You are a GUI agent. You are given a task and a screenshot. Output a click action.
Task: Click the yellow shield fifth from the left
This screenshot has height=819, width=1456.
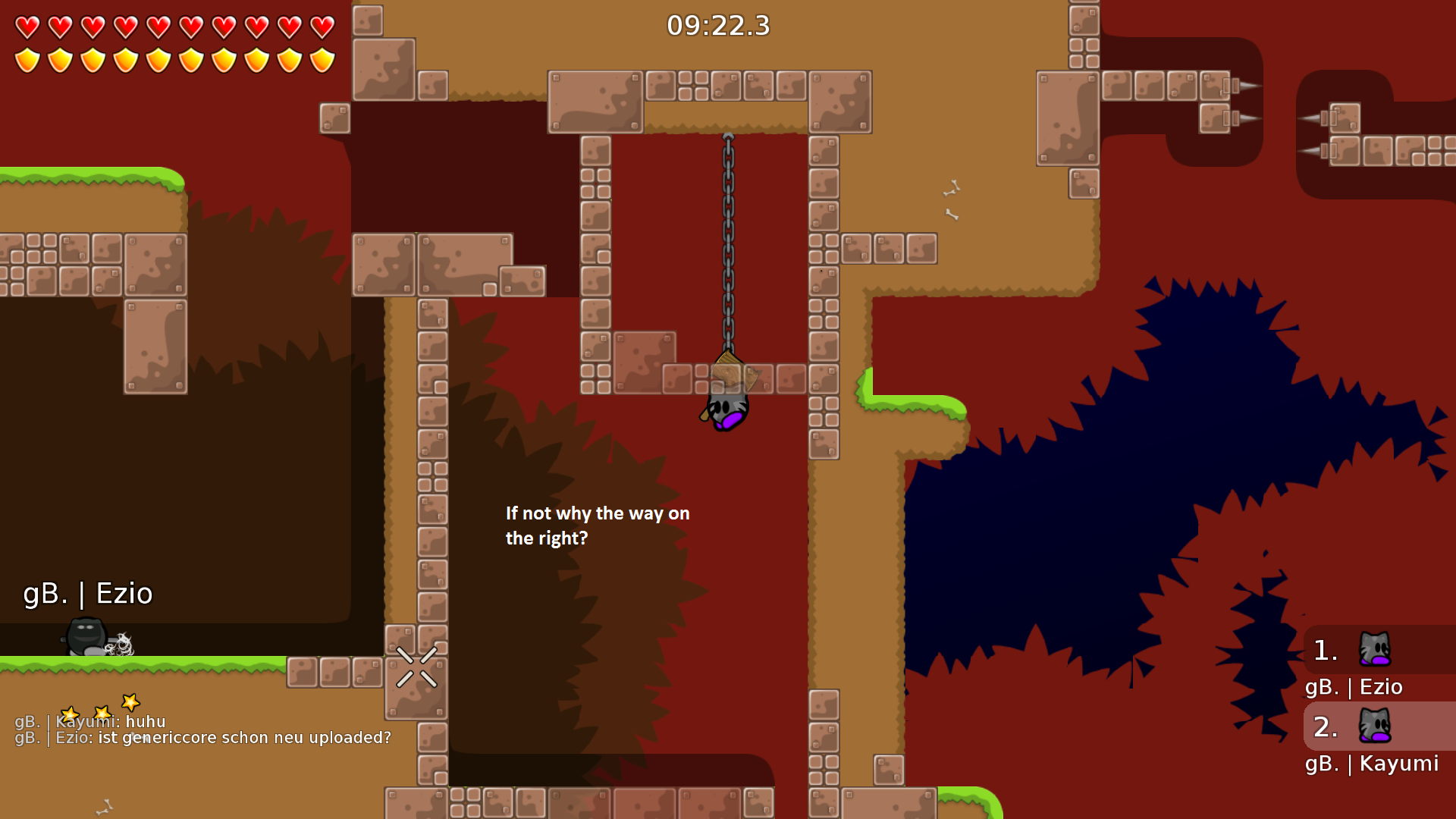click(x=158, y=58)
